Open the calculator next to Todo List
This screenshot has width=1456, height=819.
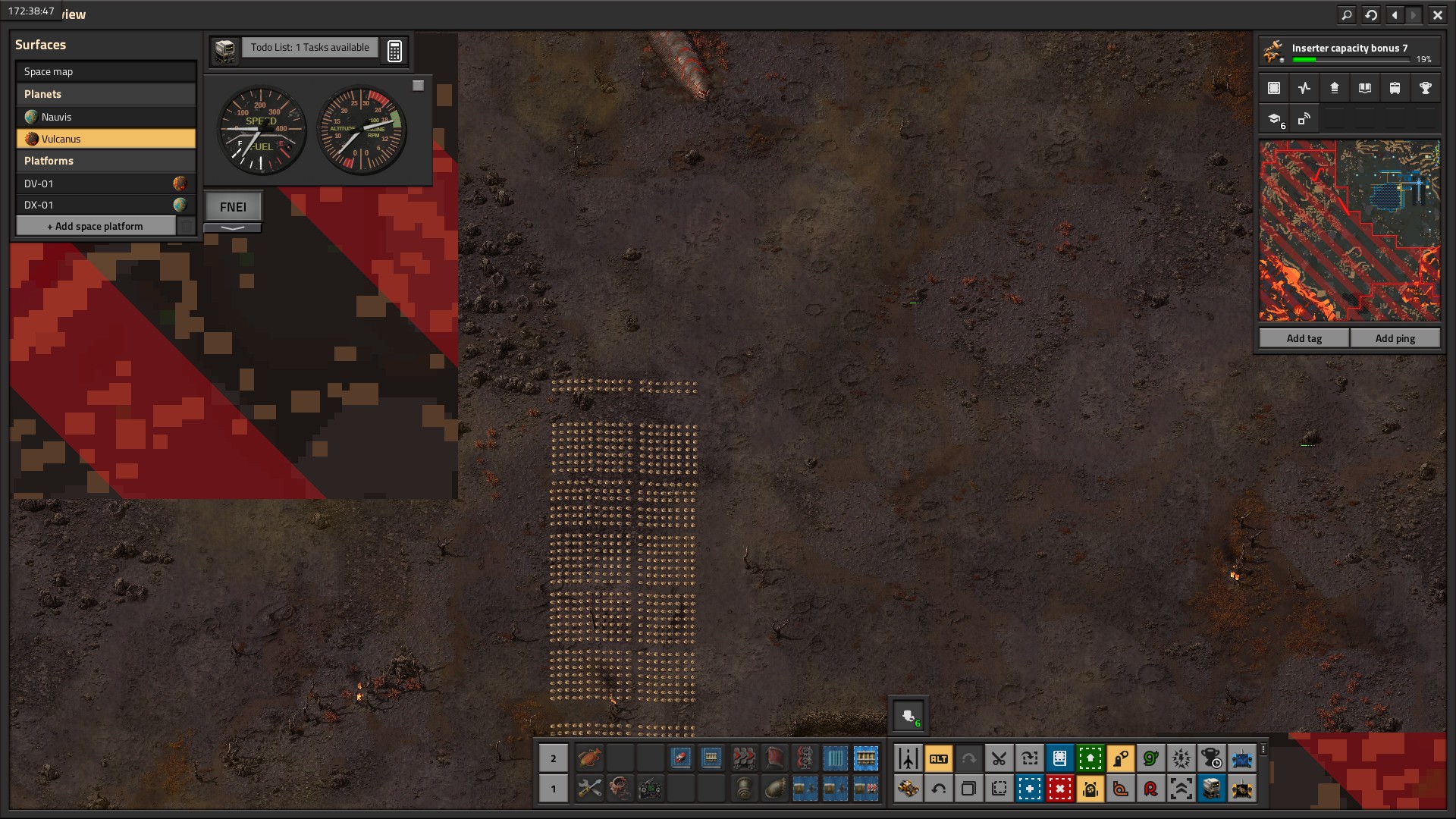pos(394,51)
